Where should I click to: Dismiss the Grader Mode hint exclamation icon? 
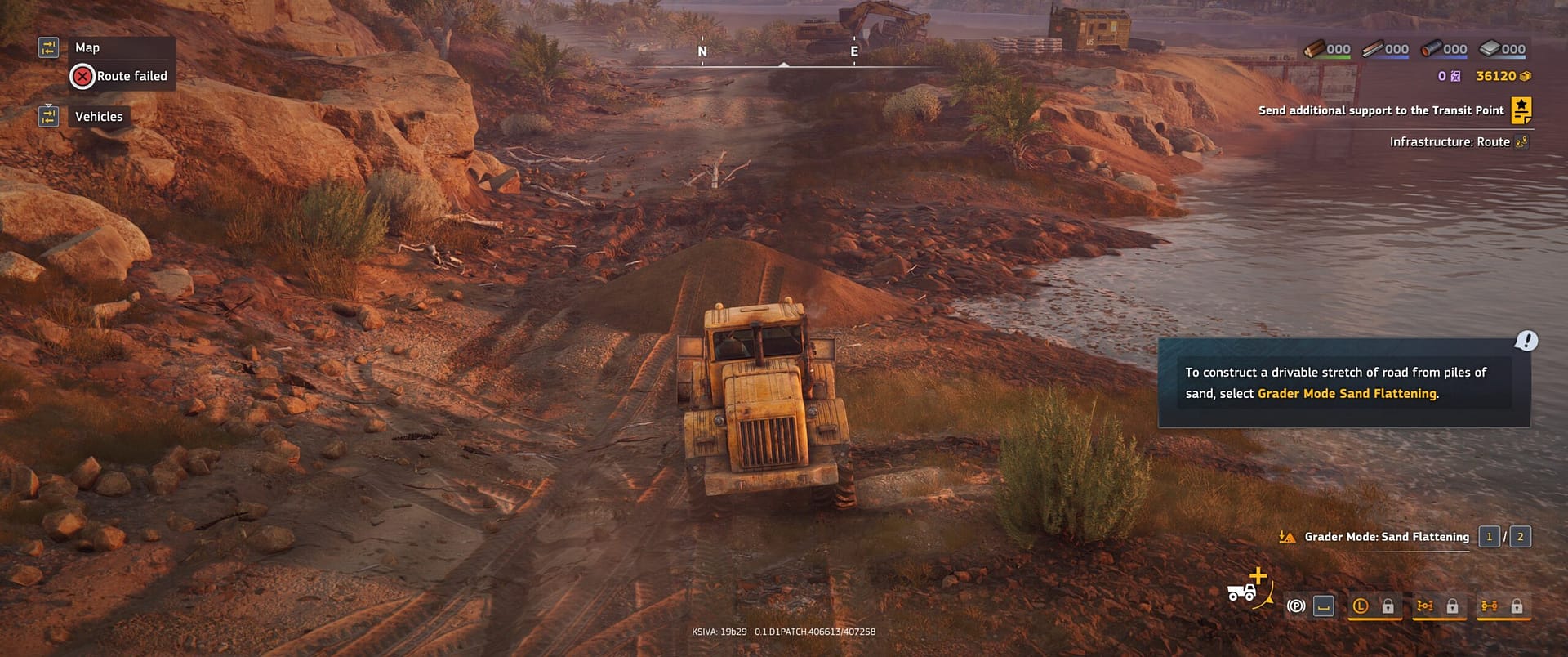coord(1526,341)
